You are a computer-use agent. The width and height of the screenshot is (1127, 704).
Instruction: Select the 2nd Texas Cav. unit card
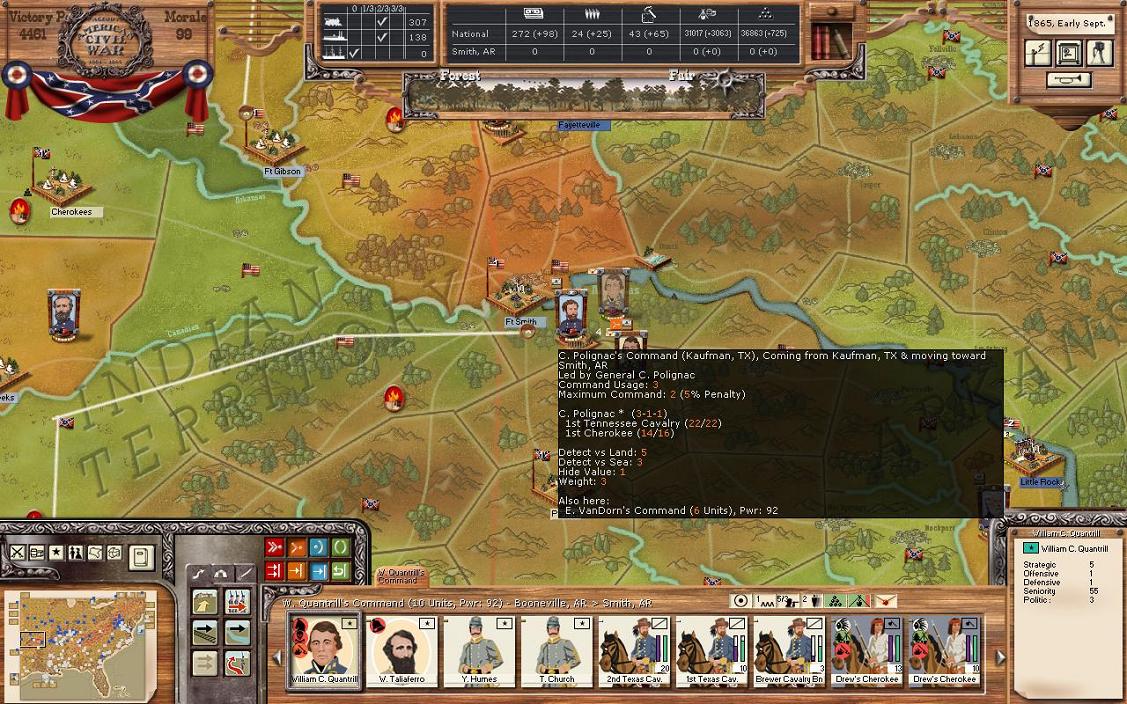point(635,648)
